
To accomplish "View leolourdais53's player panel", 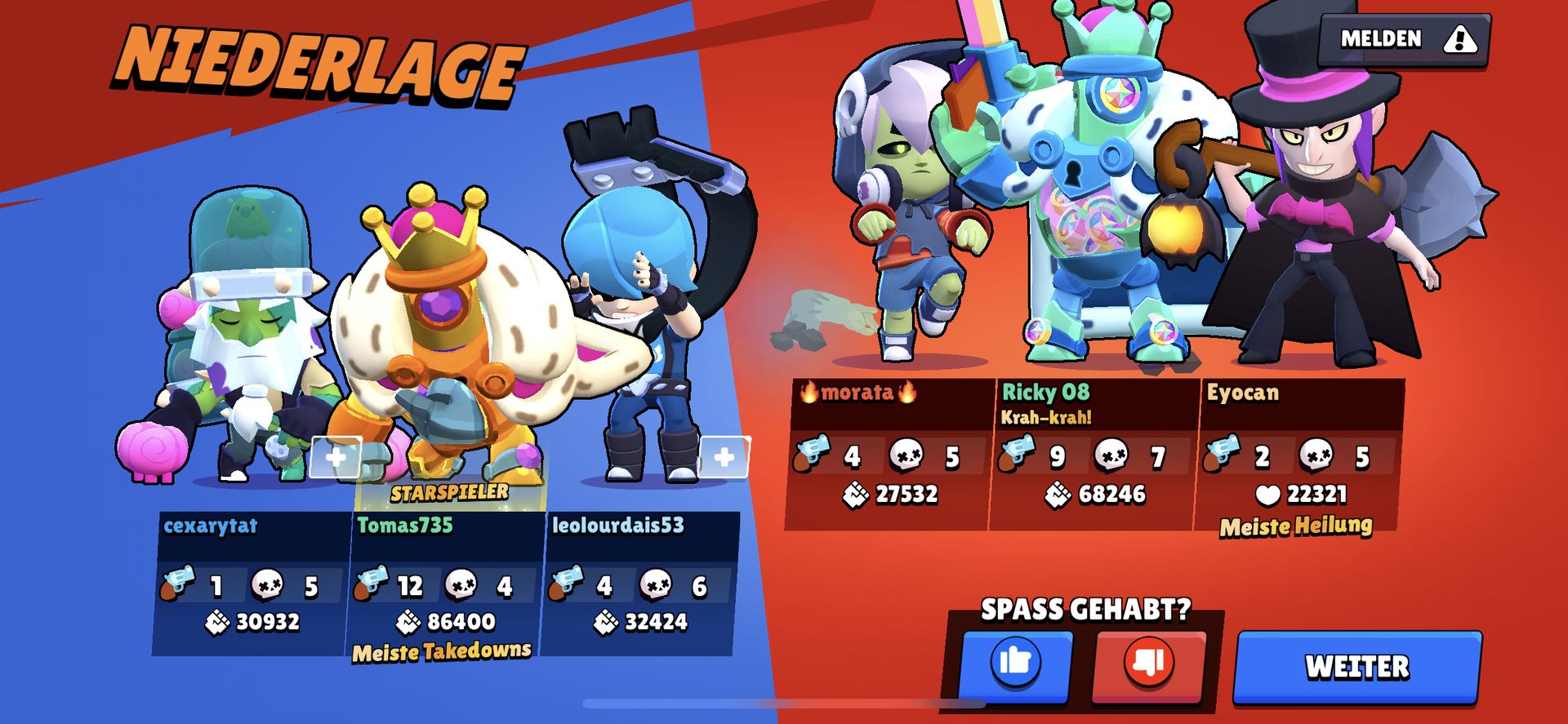I will click(640, 583).
